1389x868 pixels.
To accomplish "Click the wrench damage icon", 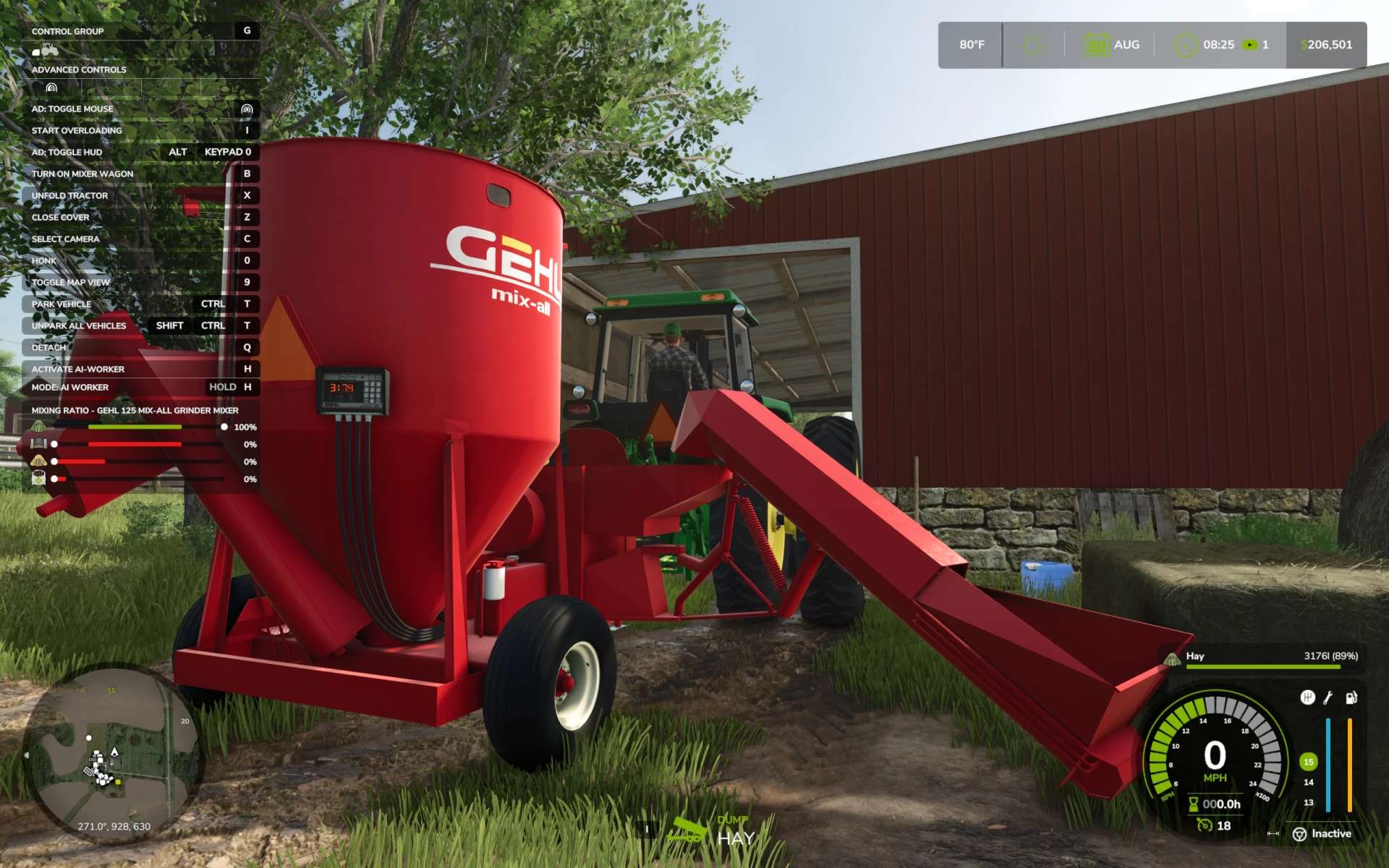I will pos(1328,697).
